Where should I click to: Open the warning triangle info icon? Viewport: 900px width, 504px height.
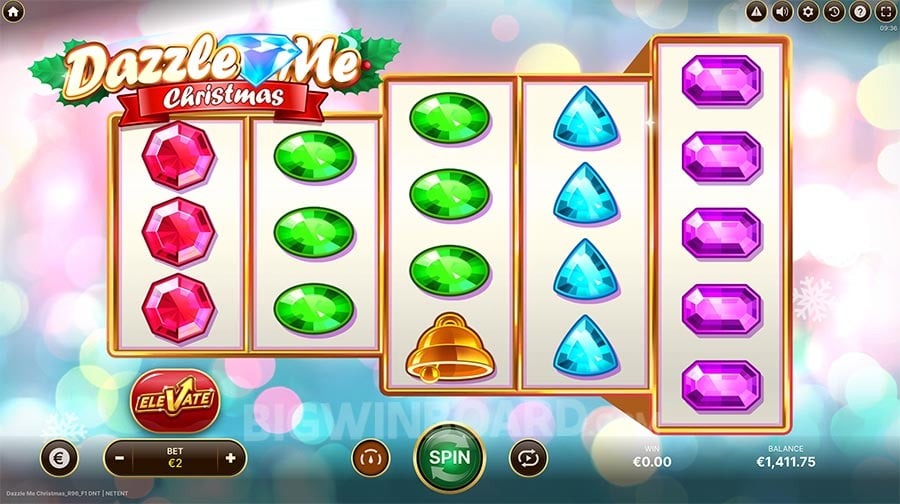point(757,12)
